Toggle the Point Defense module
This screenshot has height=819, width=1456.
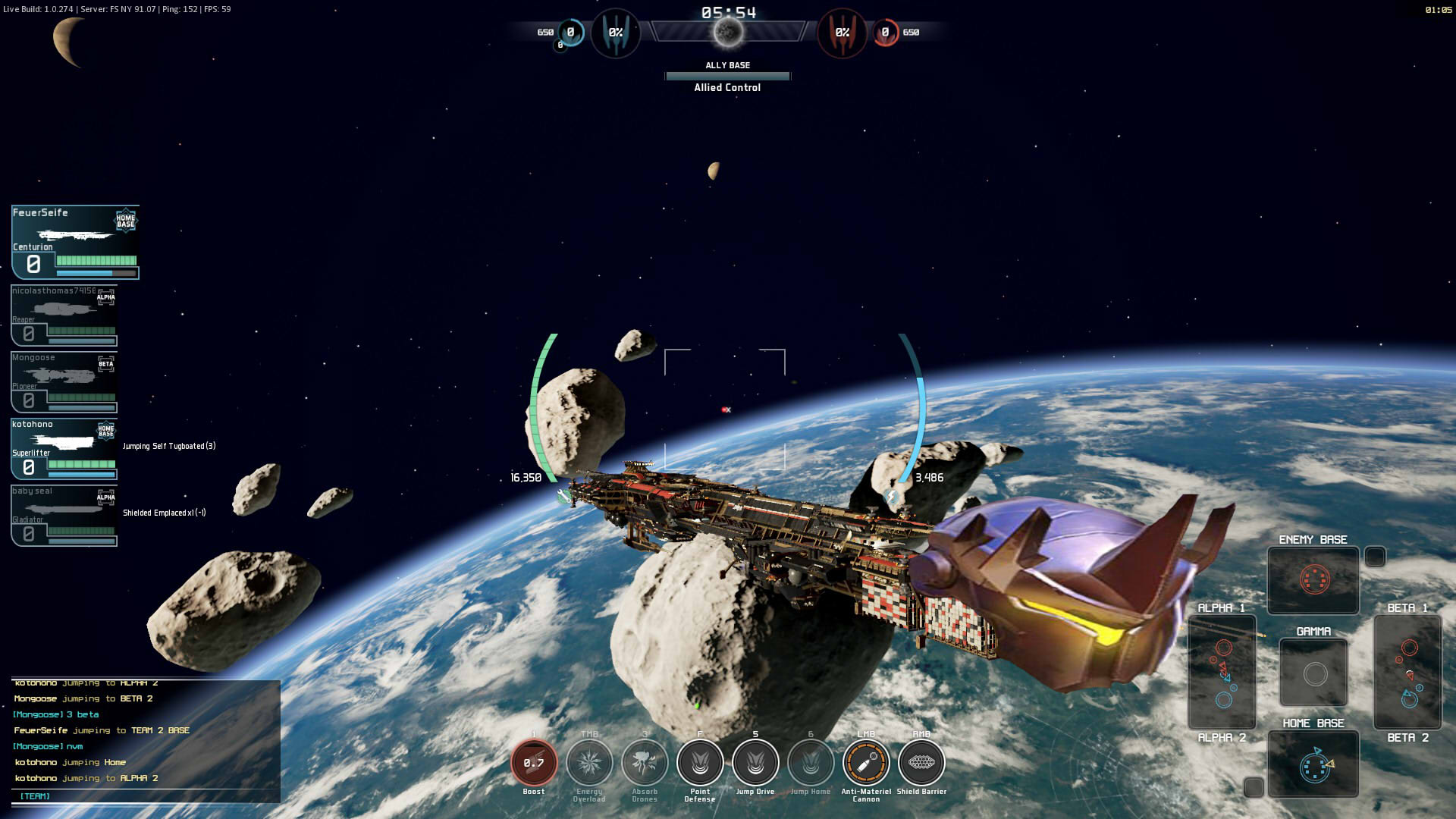[x=700, y=763]
